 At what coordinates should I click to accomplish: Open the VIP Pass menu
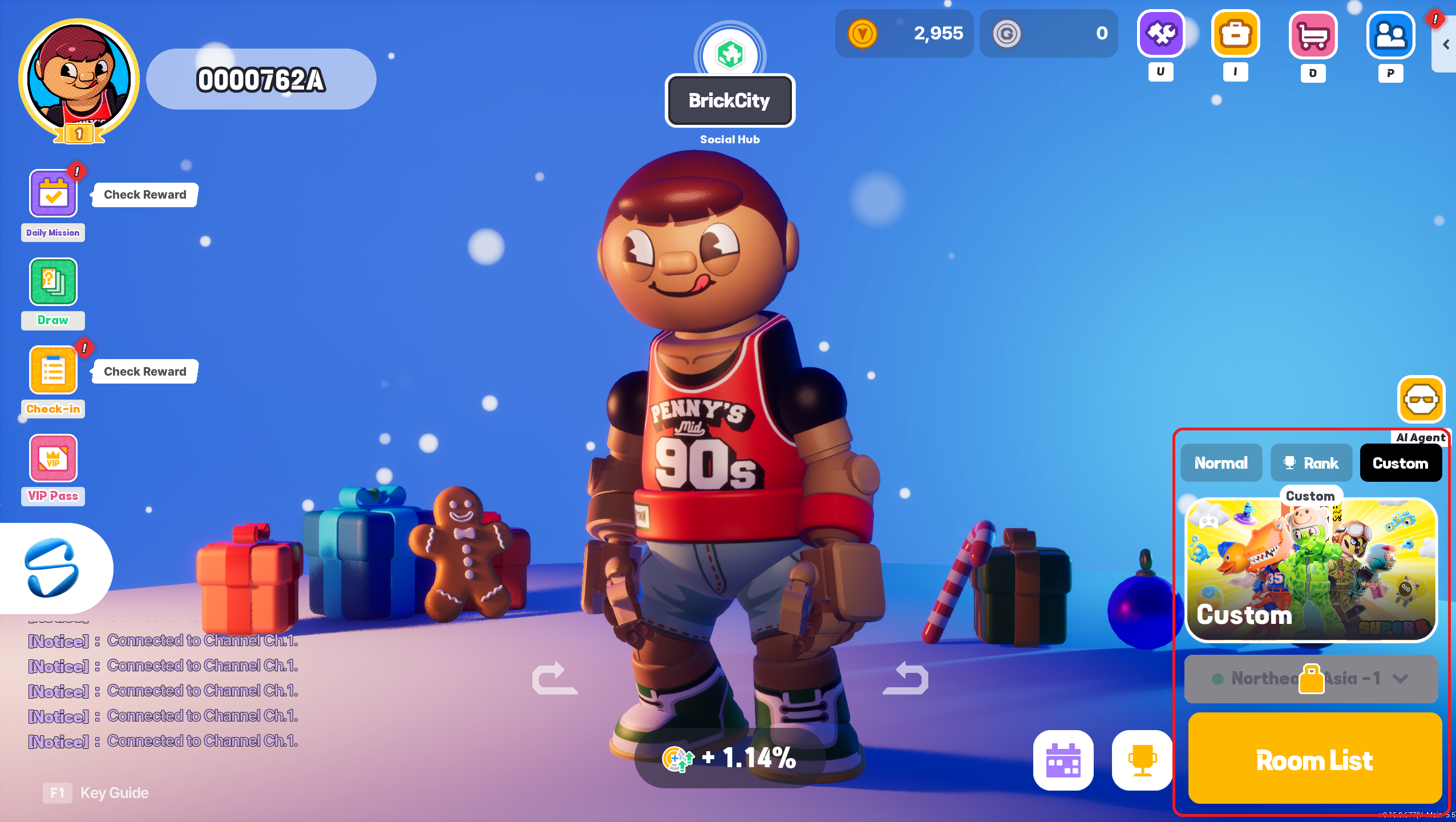pos(53,458)
